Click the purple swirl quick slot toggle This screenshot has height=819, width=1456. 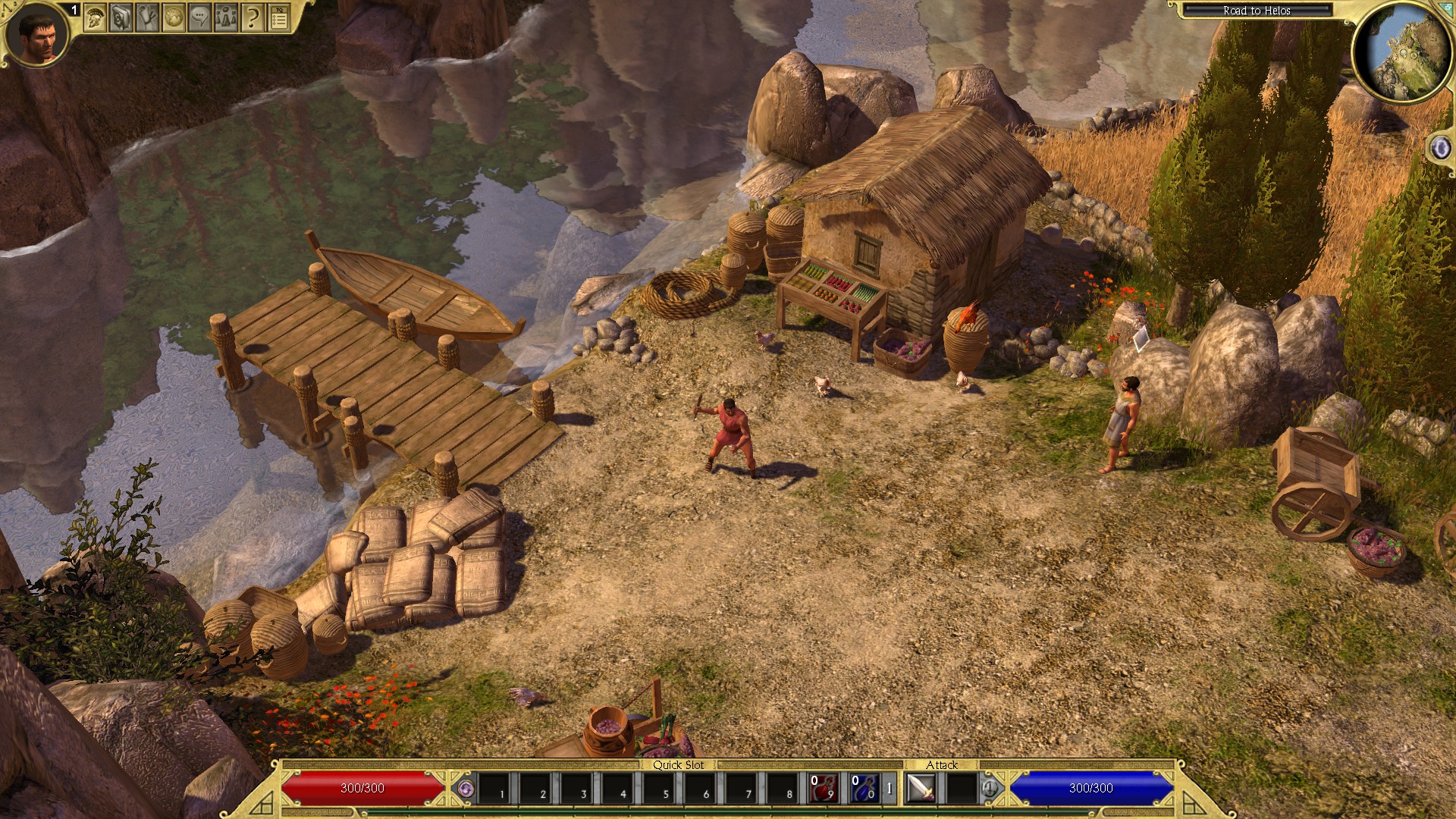(466, 789)
